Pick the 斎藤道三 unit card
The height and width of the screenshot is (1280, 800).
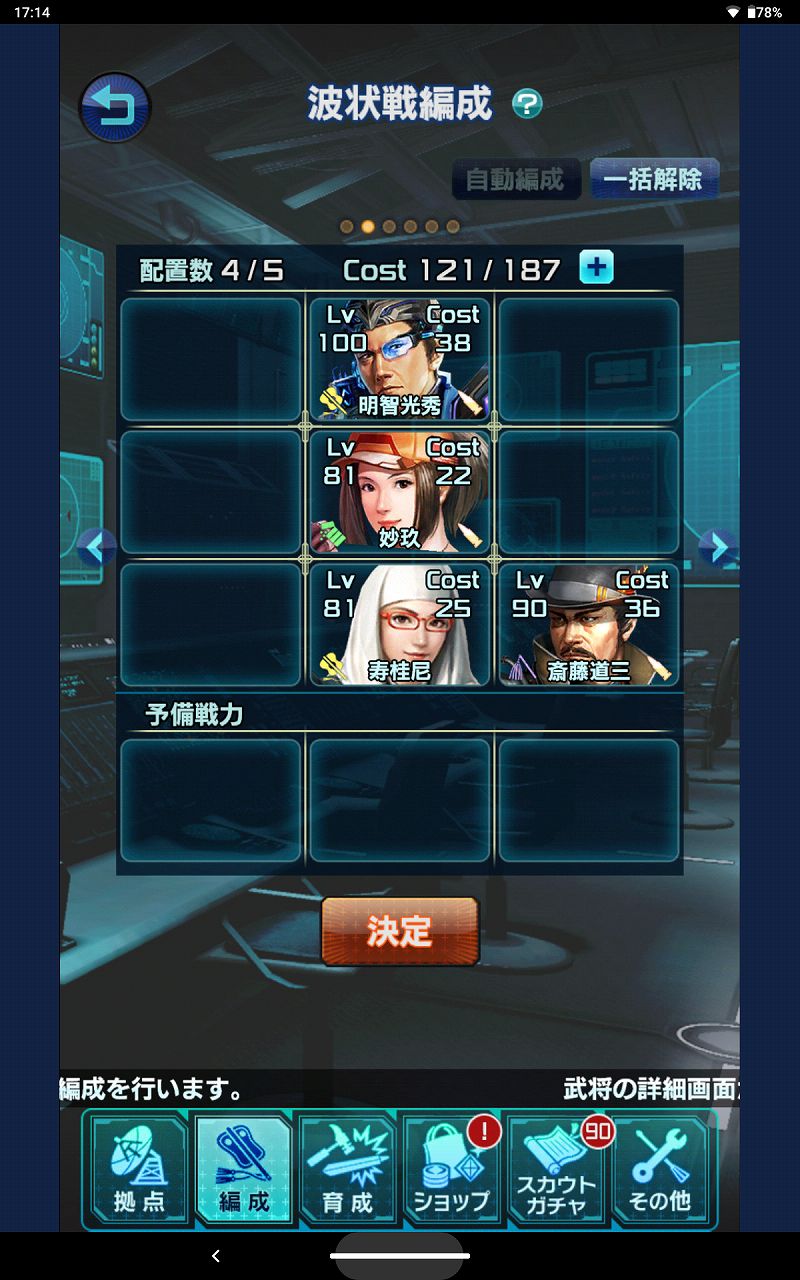(x=589, y=625)
